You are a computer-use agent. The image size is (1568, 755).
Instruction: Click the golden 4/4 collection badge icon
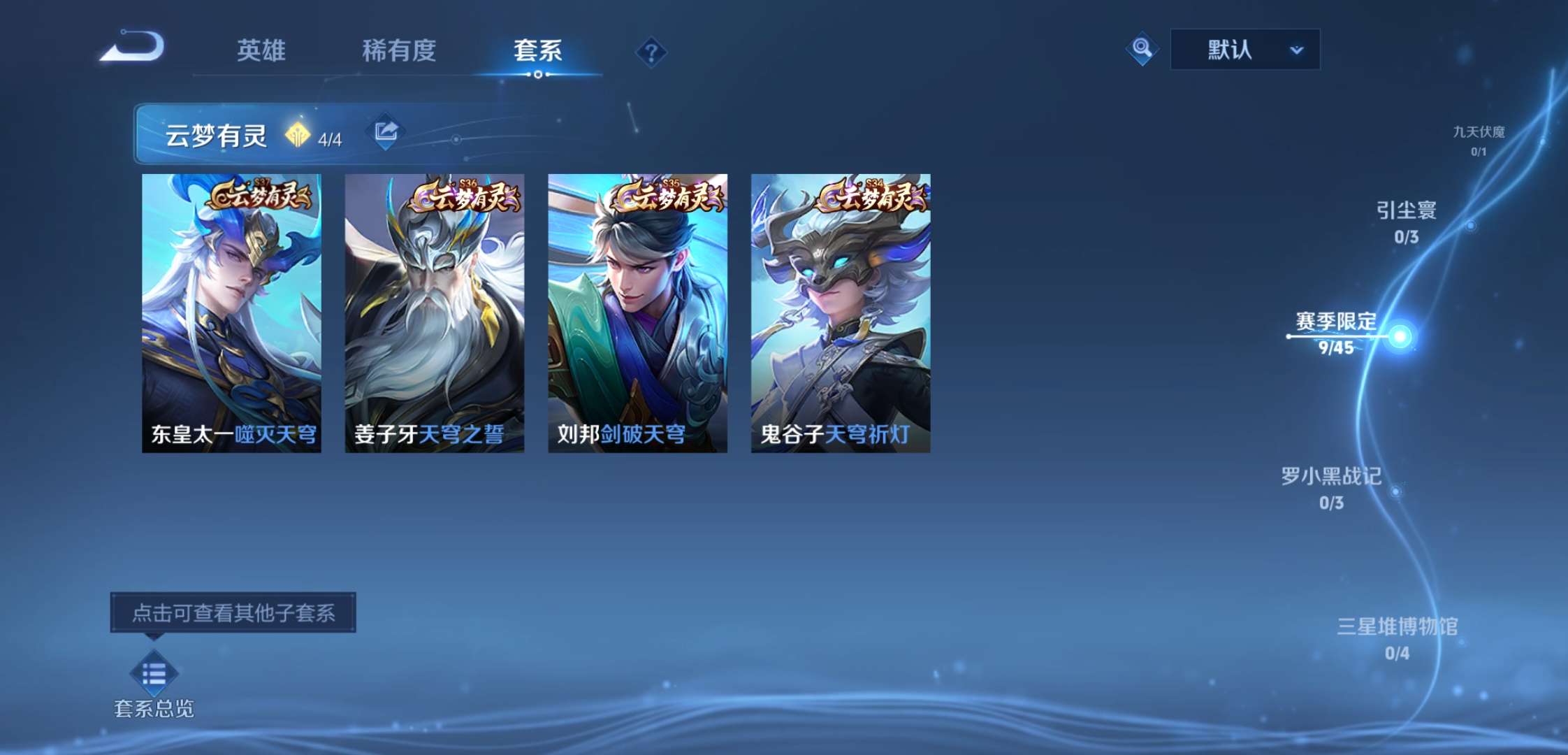299,136
